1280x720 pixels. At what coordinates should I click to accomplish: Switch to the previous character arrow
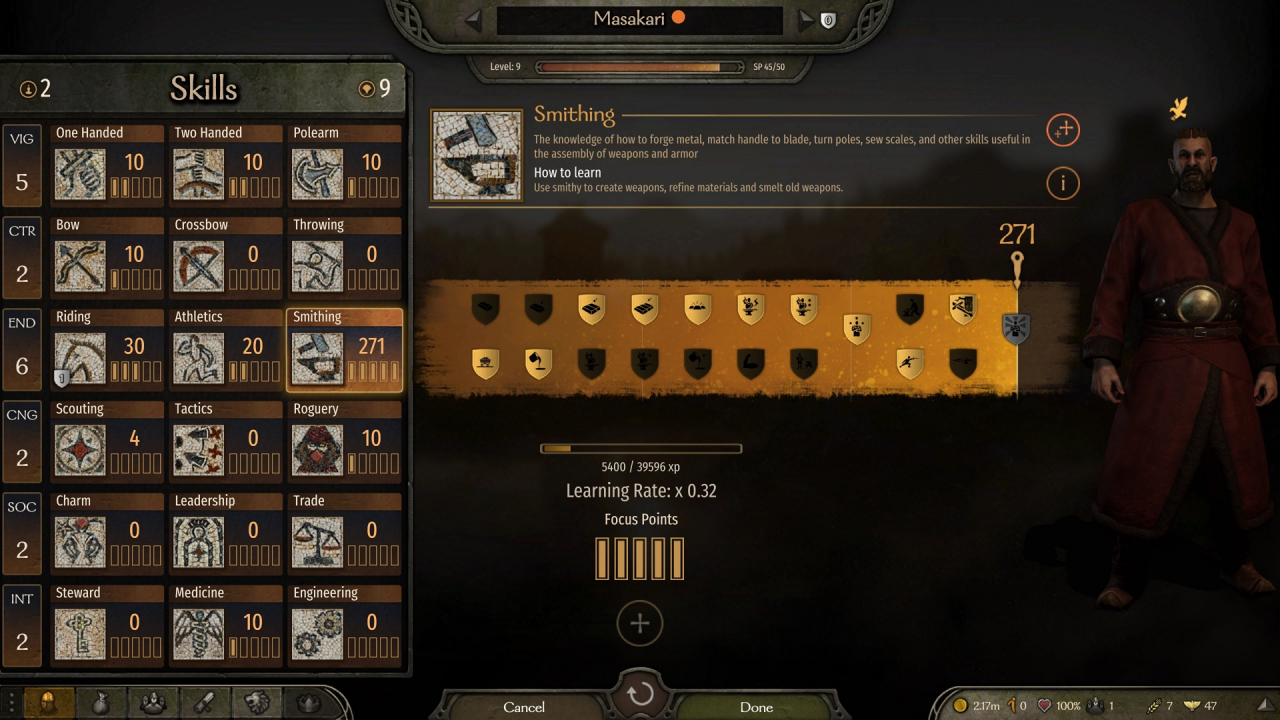click(474, 19)
